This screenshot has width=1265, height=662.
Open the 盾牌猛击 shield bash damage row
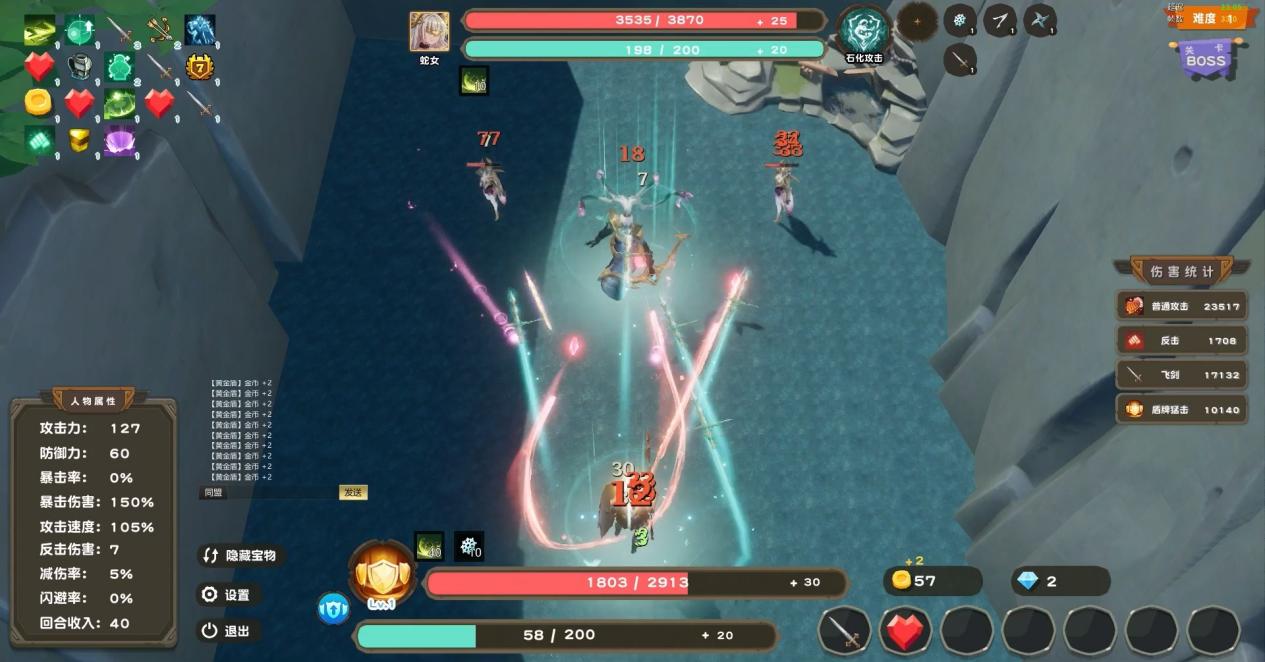pyautogui.click(x=1182, y=409)
